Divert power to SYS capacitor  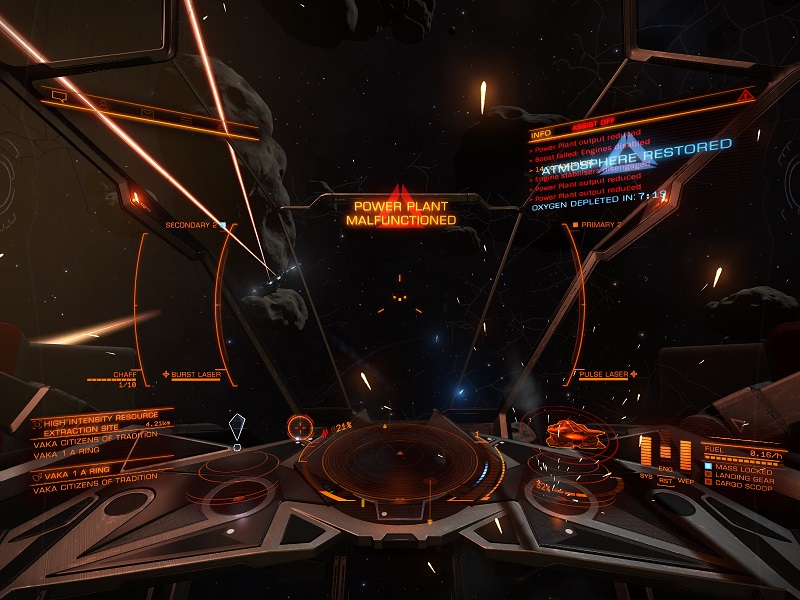click(x=646, y=478)
